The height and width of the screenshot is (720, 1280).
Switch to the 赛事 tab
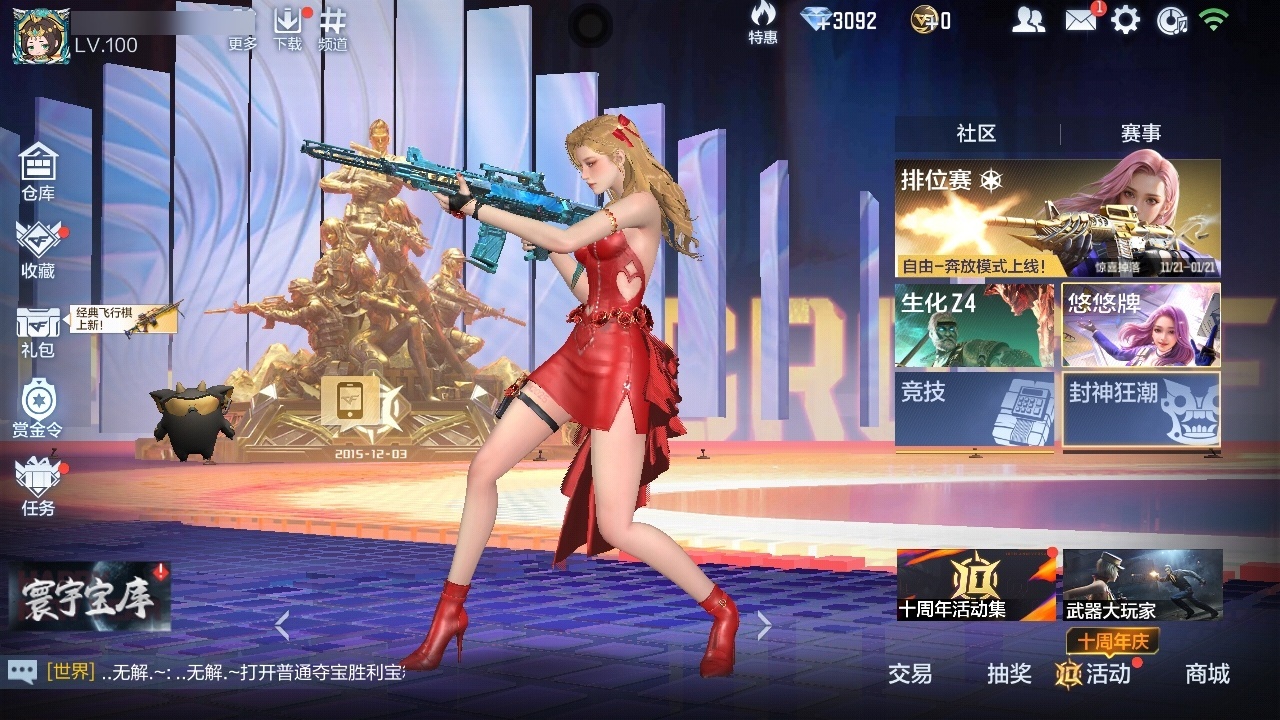point(1140,132)
